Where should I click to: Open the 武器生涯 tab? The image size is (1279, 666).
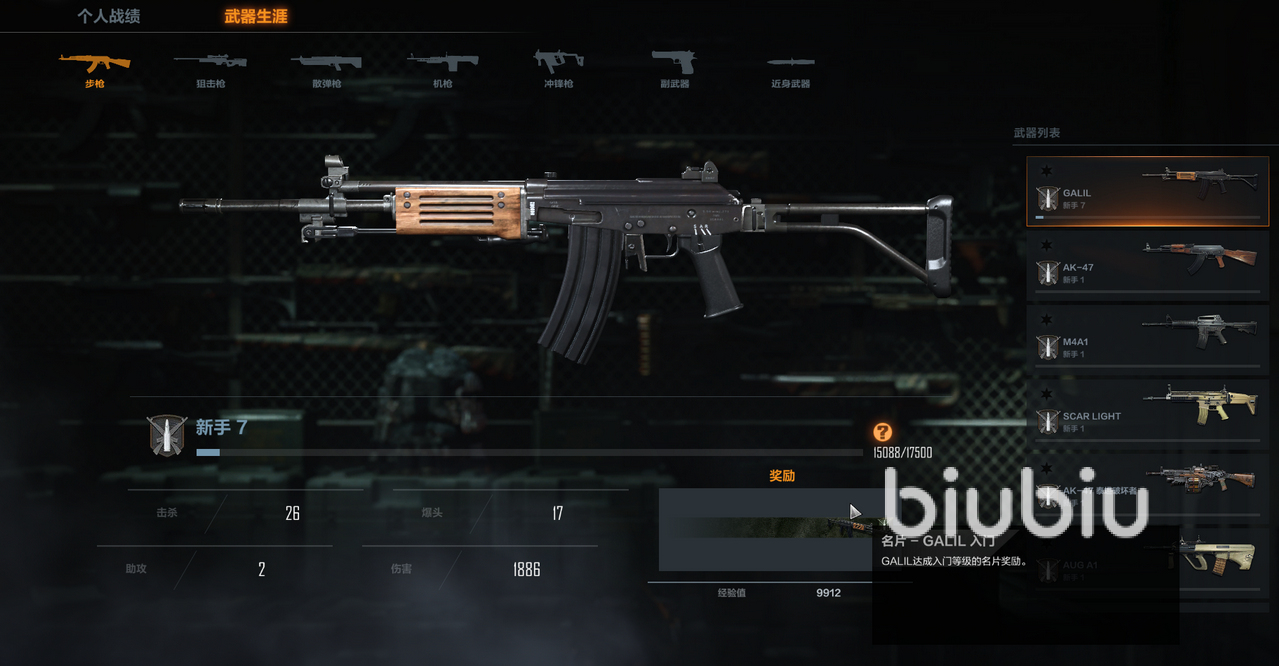tap(256, 17)
